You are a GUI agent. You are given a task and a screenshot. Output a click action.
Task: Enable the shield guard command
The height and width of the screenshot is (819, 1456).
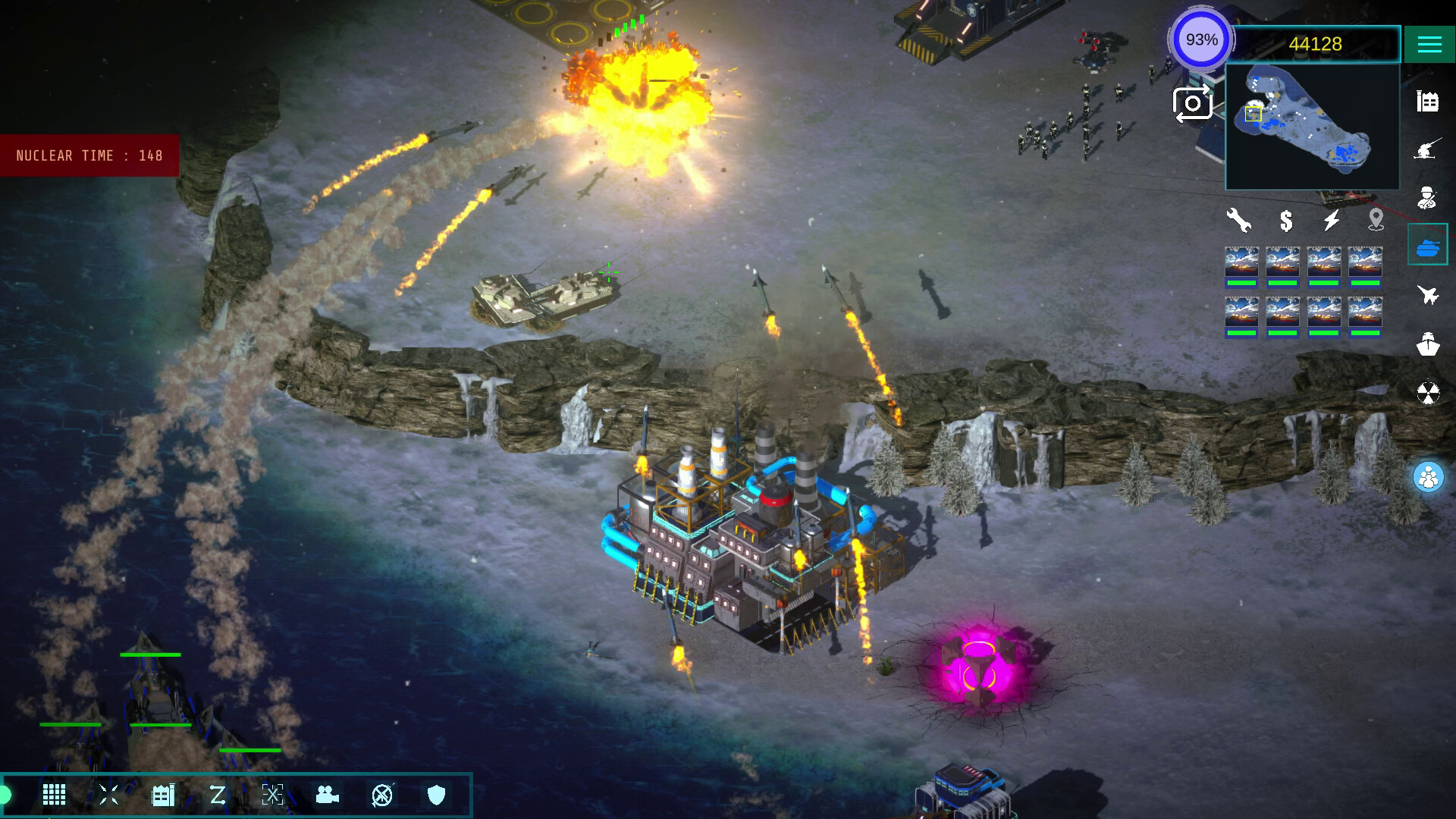(436, 795)
